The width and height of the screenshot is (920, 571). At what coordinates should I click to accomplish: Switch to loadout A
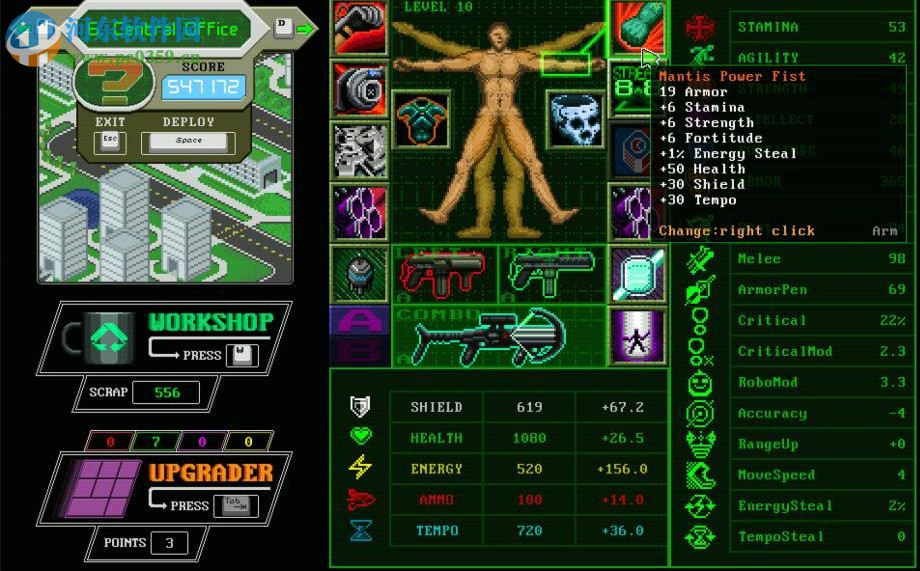pyautogui.click(x=359, y=320)
